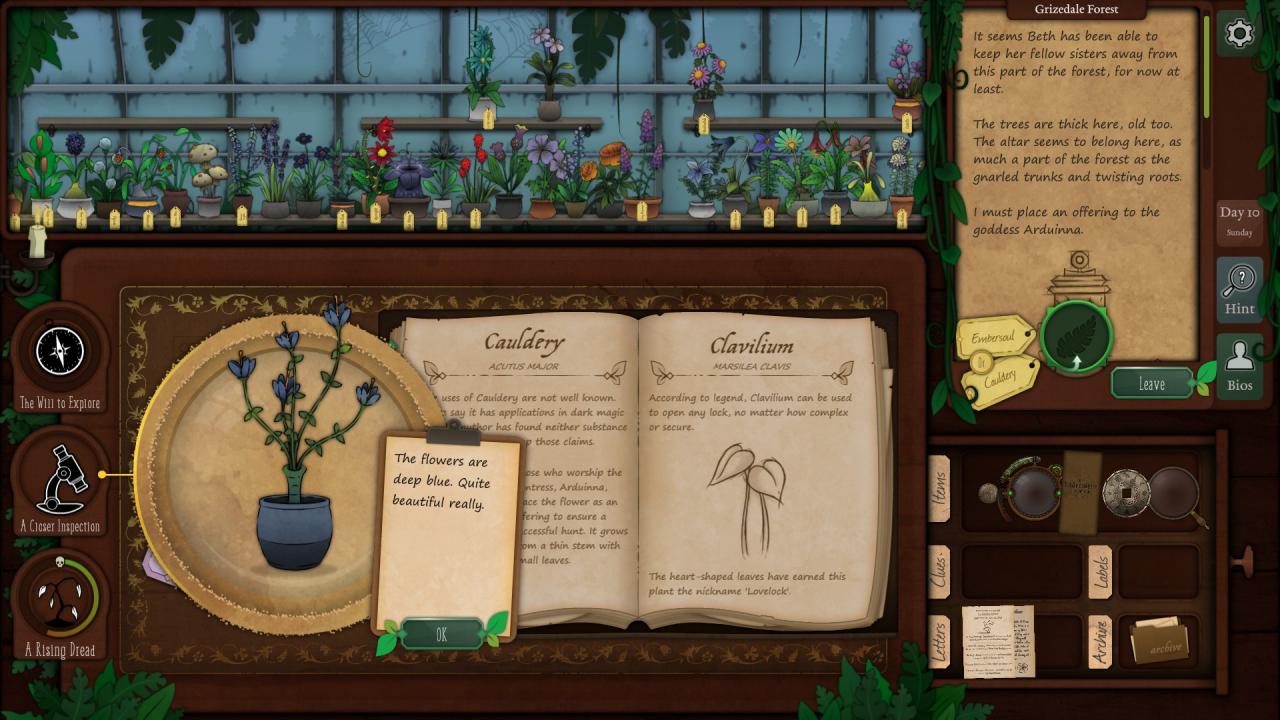1280x720 pixels.
Task: Click the Hint magnifier button
Action: pos(1239,289)
